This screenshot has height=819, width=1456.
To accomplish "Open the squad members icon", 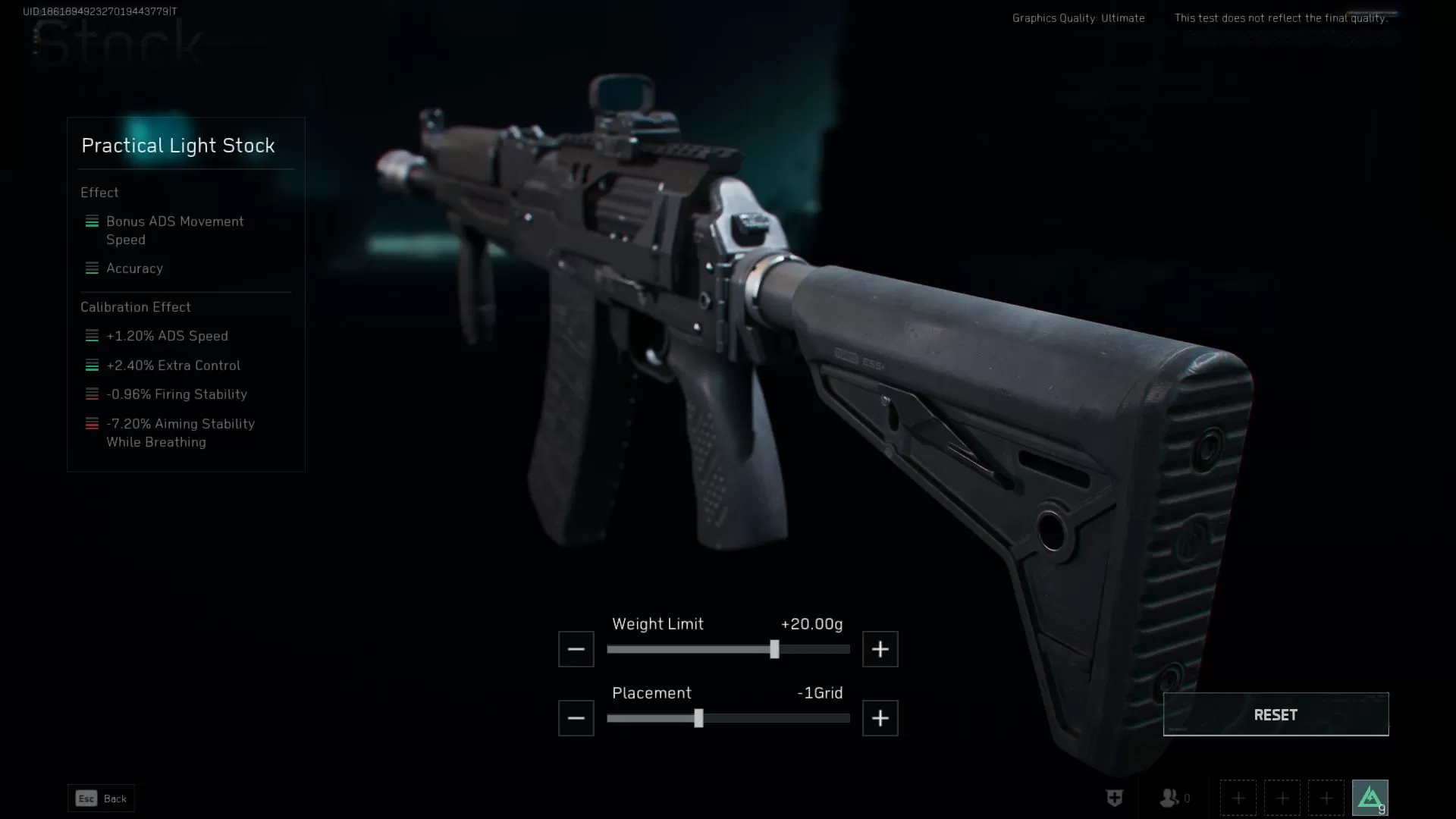I will (1170, 798).
